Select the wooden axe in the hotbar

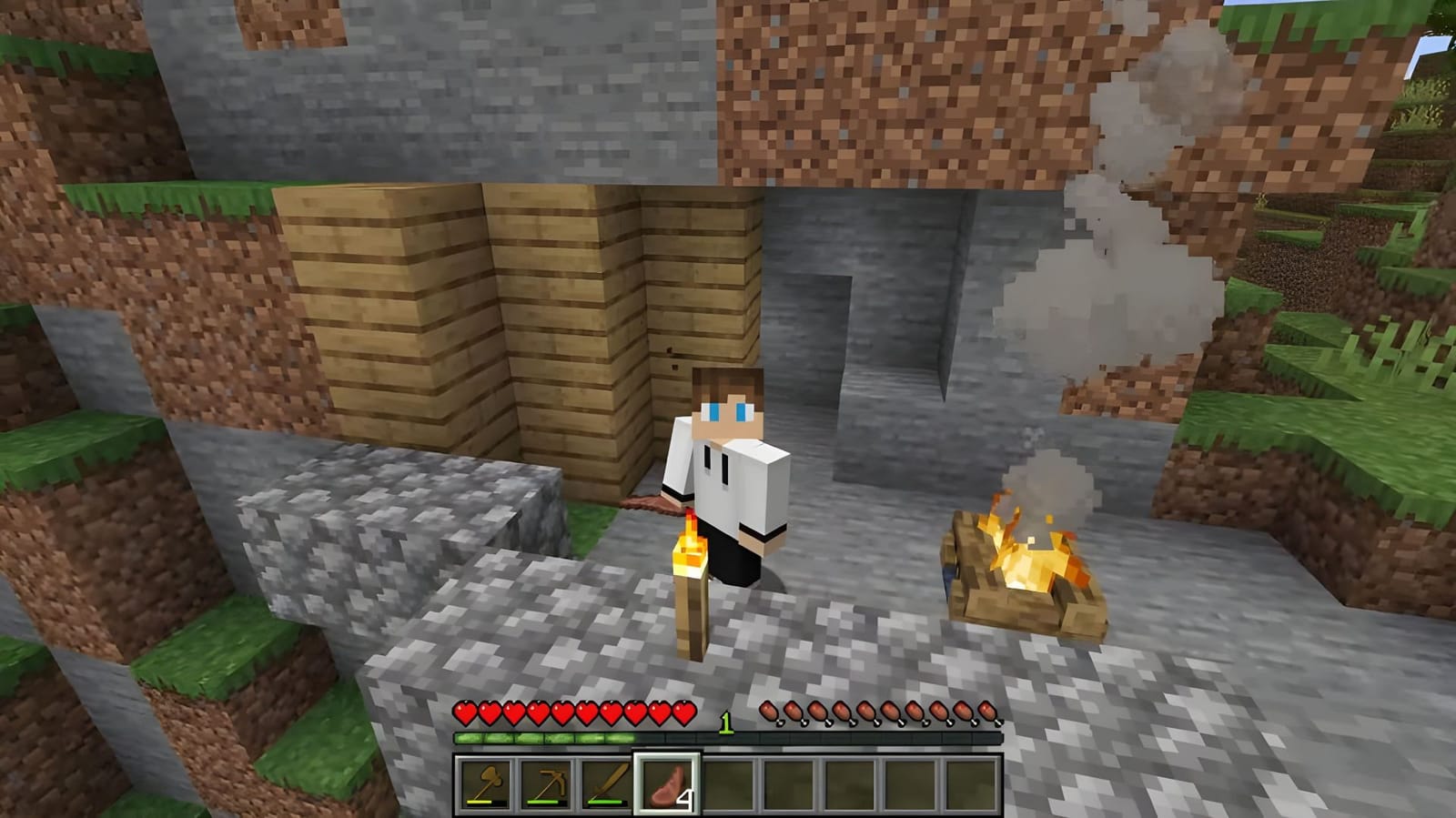click(487, 784)
